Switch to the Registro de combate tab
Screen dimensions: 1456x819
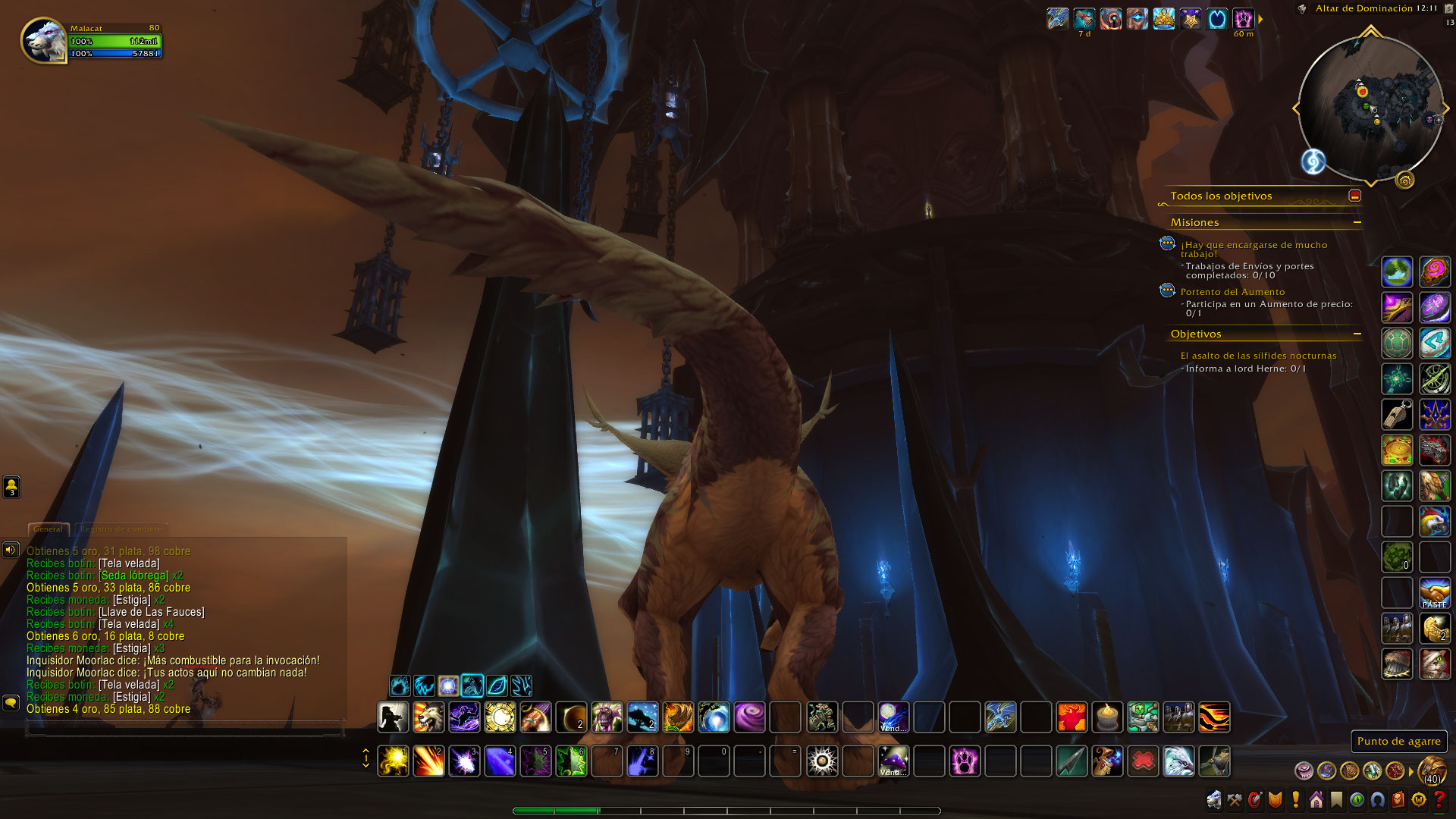click(121, 529)
